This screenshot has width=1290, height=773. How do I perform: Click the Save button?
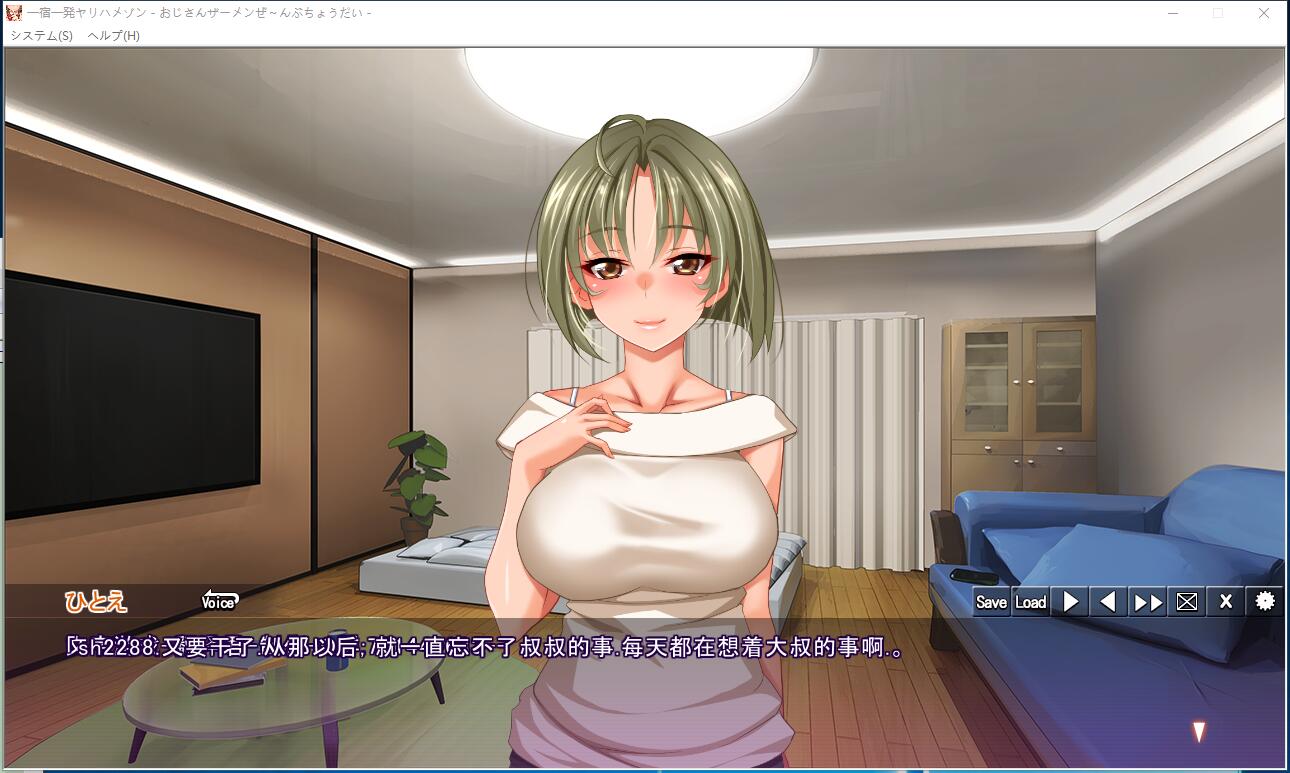click(991, 602)
